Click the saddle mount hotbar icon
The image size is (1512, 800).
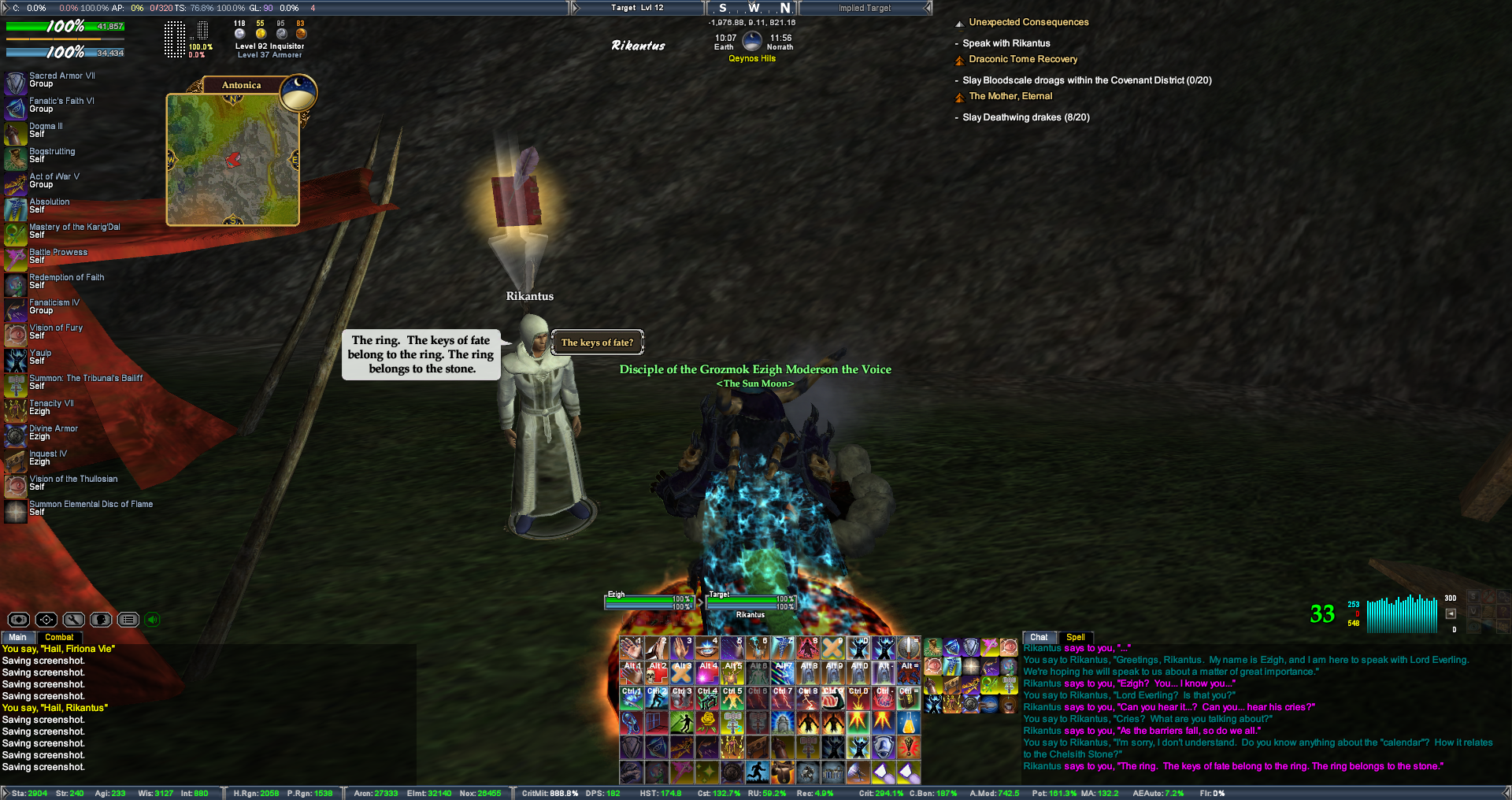783,772
